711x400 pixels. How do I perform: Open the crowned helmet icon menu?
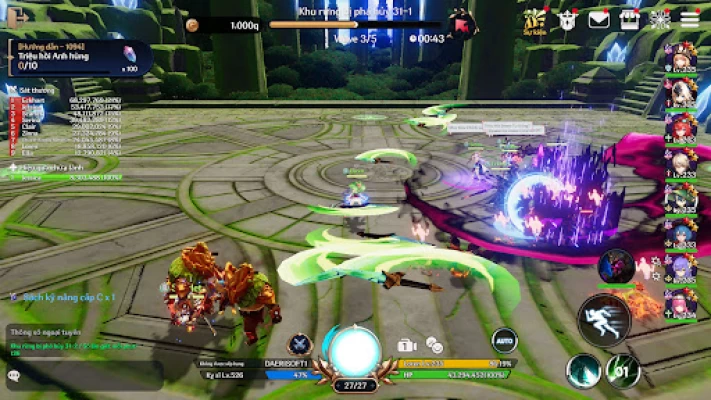coord(569,18)
